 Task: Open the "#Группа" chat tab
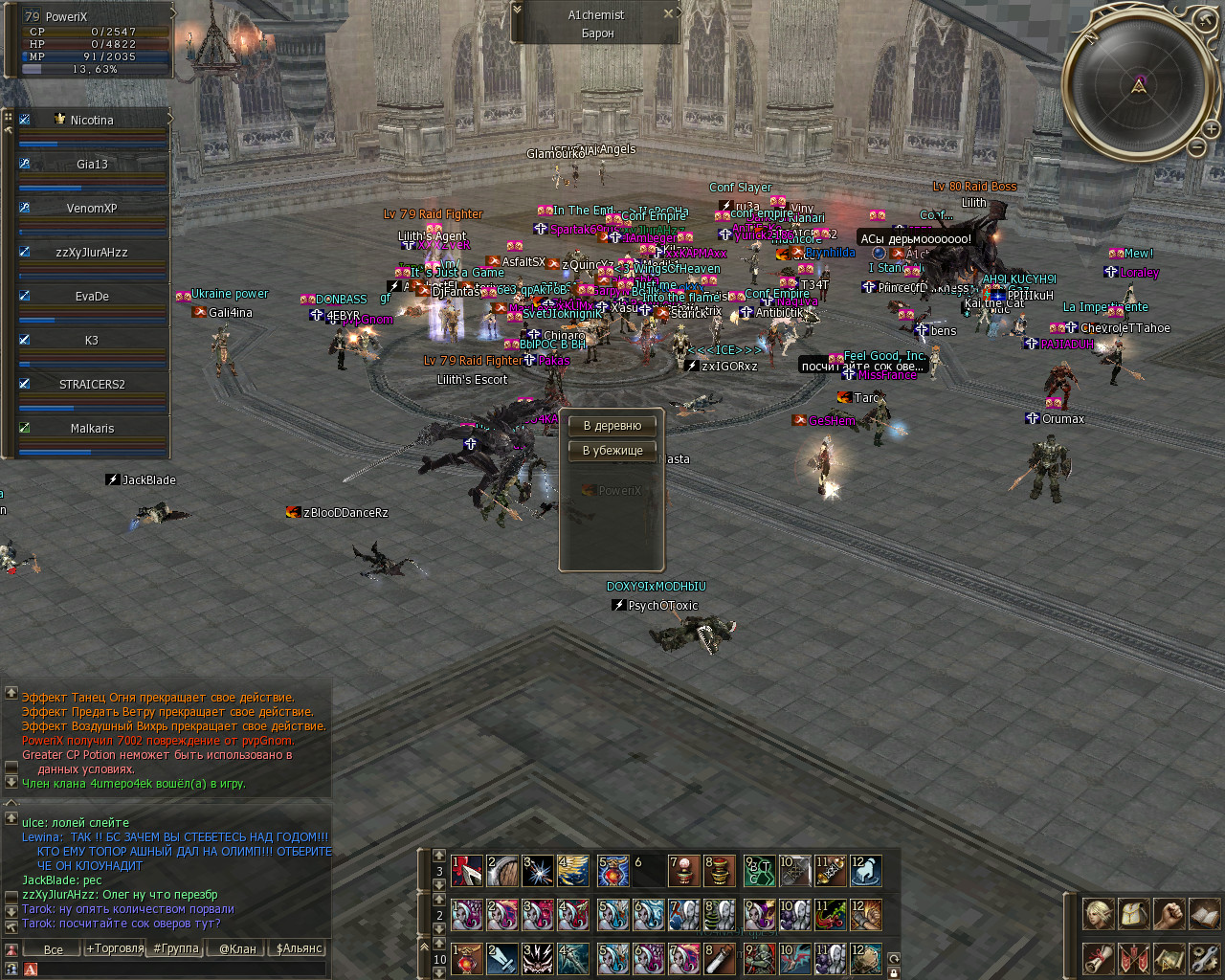177,949
